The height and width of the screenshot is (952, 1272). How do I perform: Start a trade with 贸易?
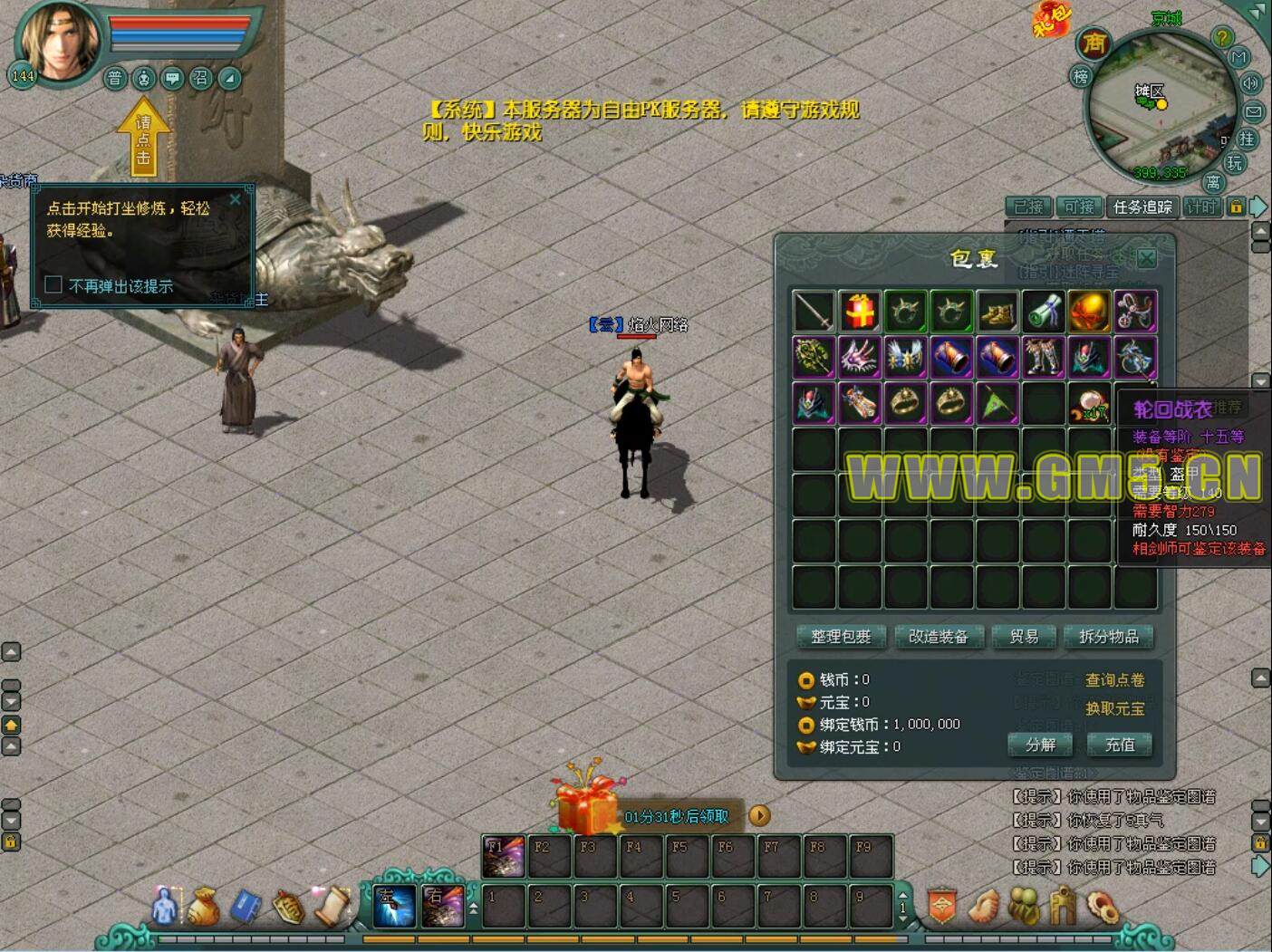(x=1024, y=637)
